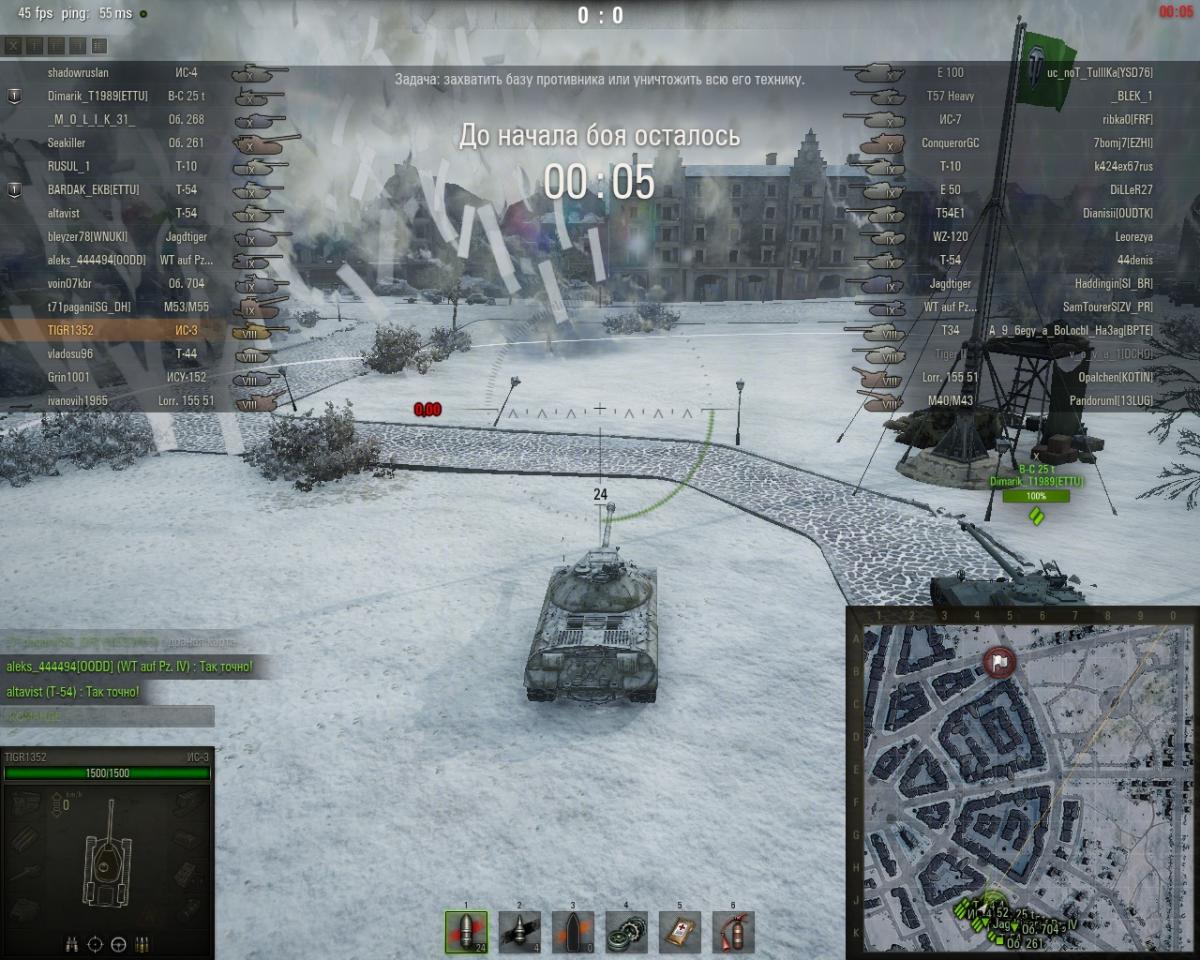Switch to the second shell type slot
Screen dimensions: 1200x960
[520, 932]
